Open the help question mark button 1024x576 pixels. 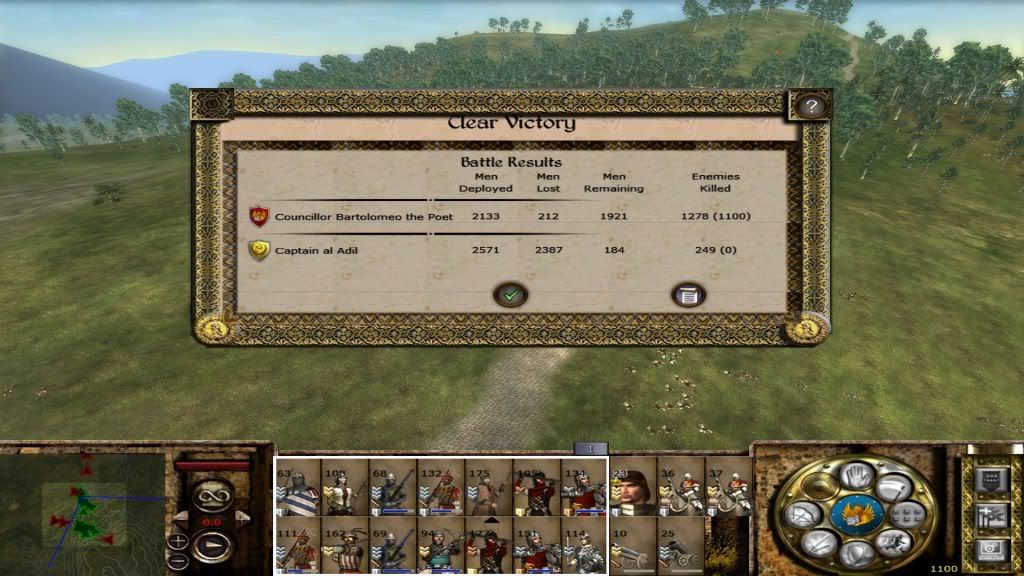click(811, 106)
